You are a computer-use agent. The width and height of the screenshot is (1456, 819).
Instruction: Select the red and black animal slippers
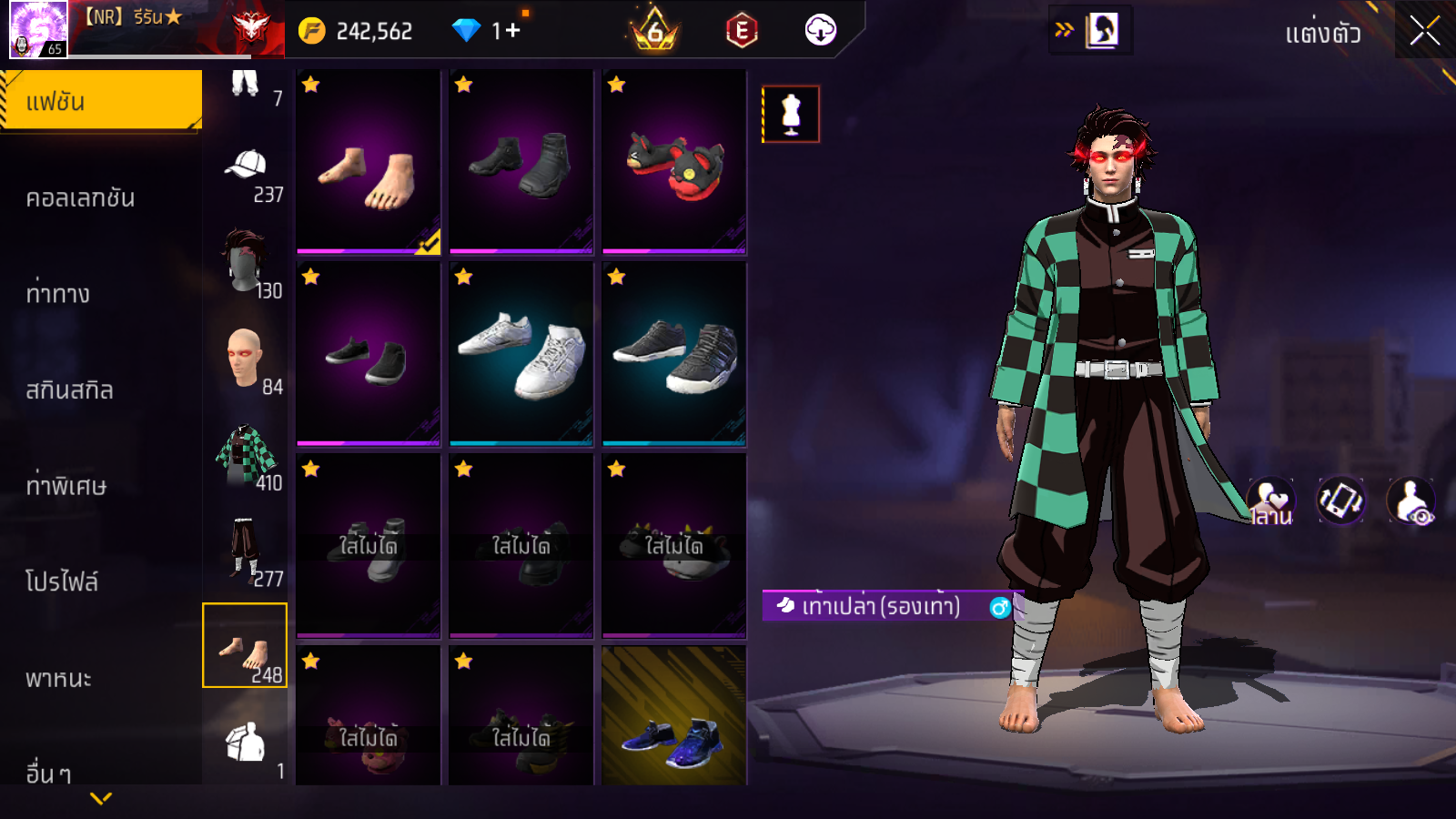(x=674, y=162)
